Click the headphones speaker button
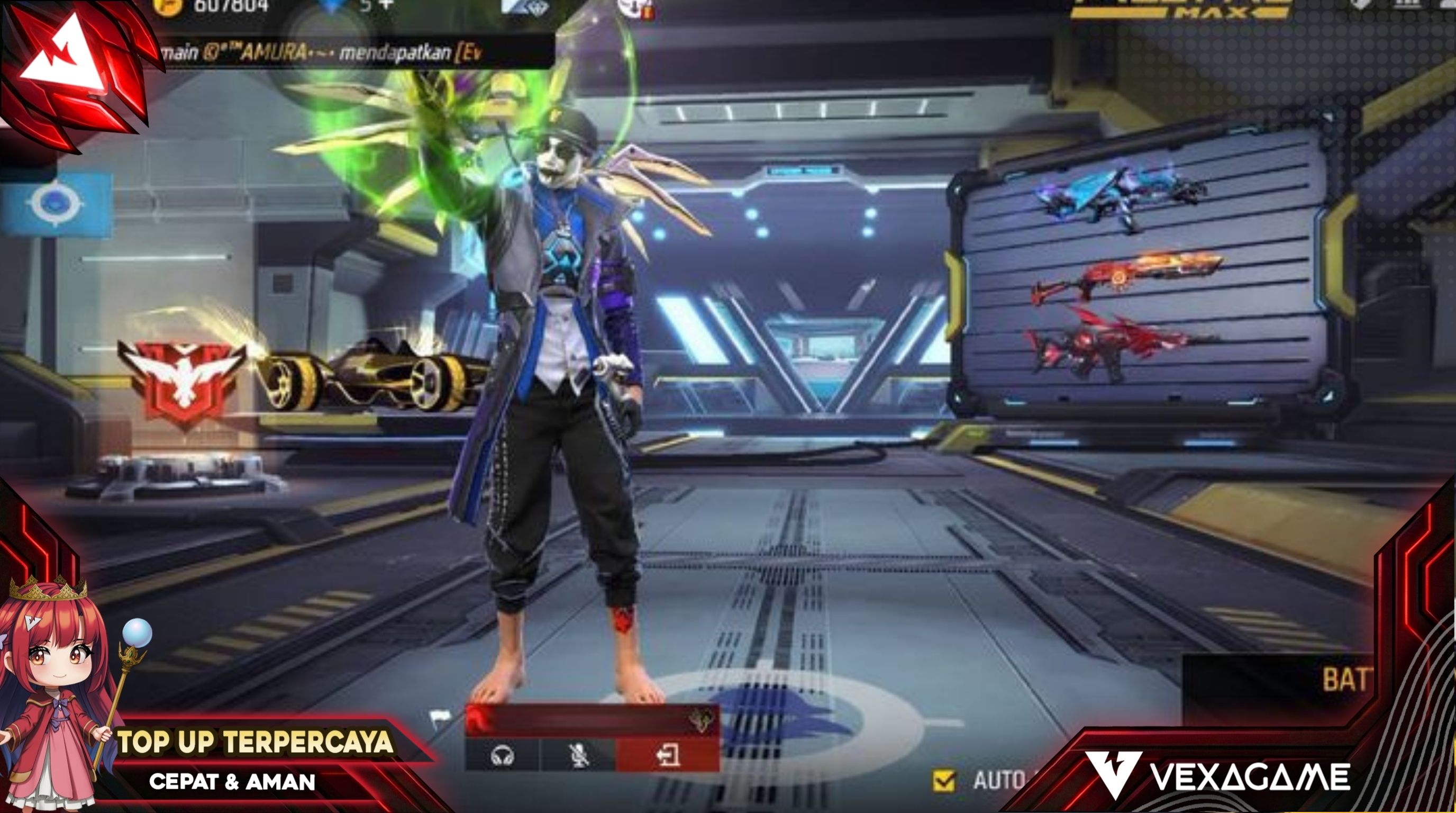This screenshot has height=813, width=1456. pyautogui.click(x=502, y=756)
